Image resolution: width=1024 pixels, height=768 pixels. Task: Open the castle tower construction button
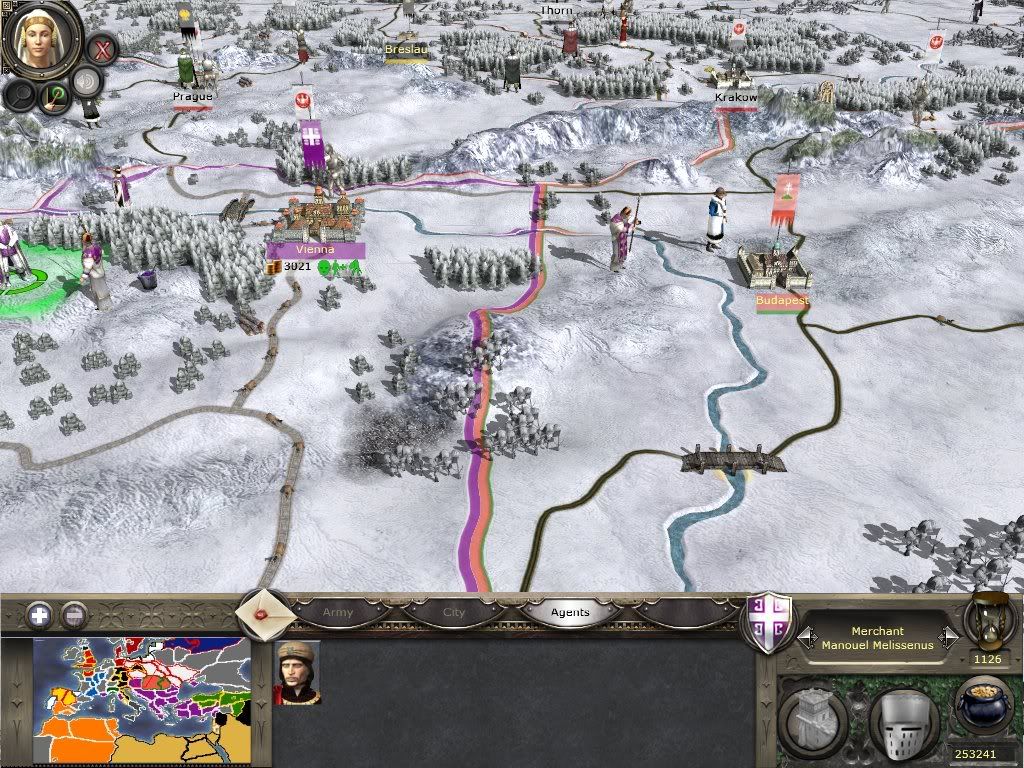coord(815,717)
